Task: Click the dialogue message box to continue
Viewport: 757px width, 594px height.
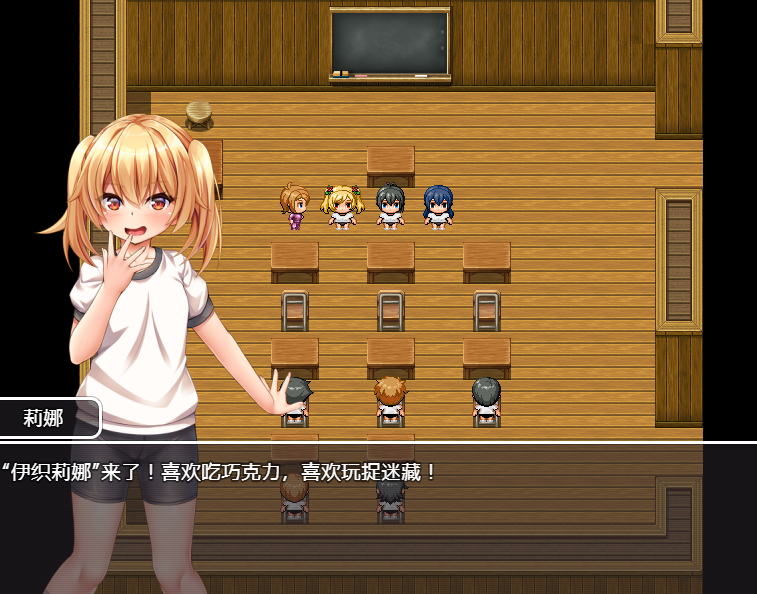Action: 400,515
